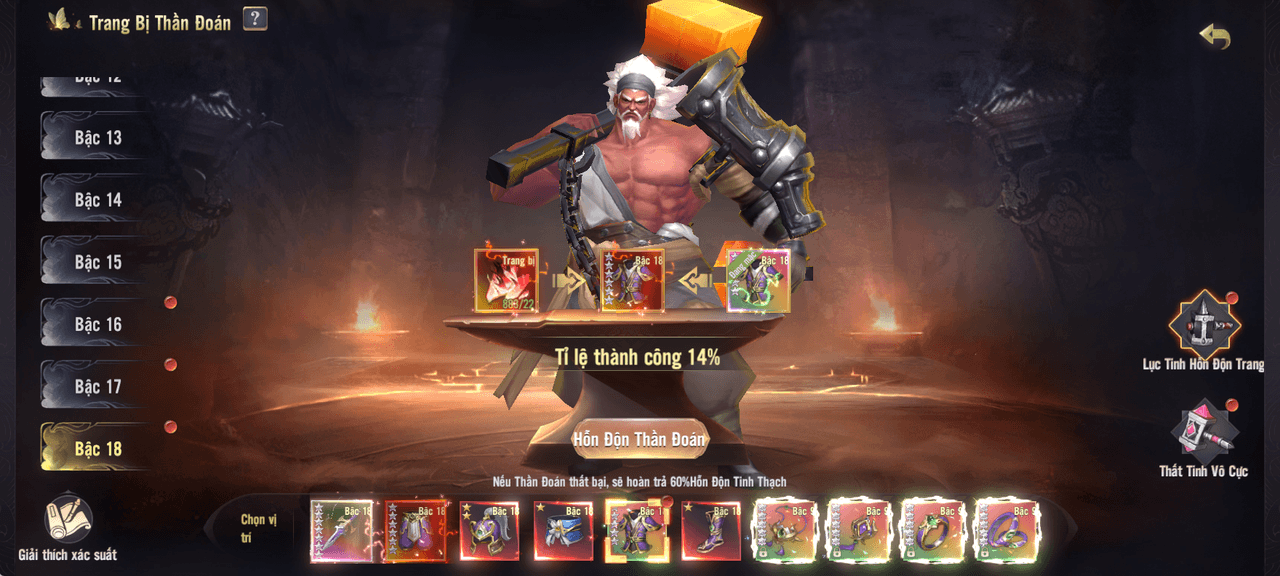This screenshot has width=1280, height=576.
Task: Switch to the Bậc 14 tier tab
Action: (97, 200)
